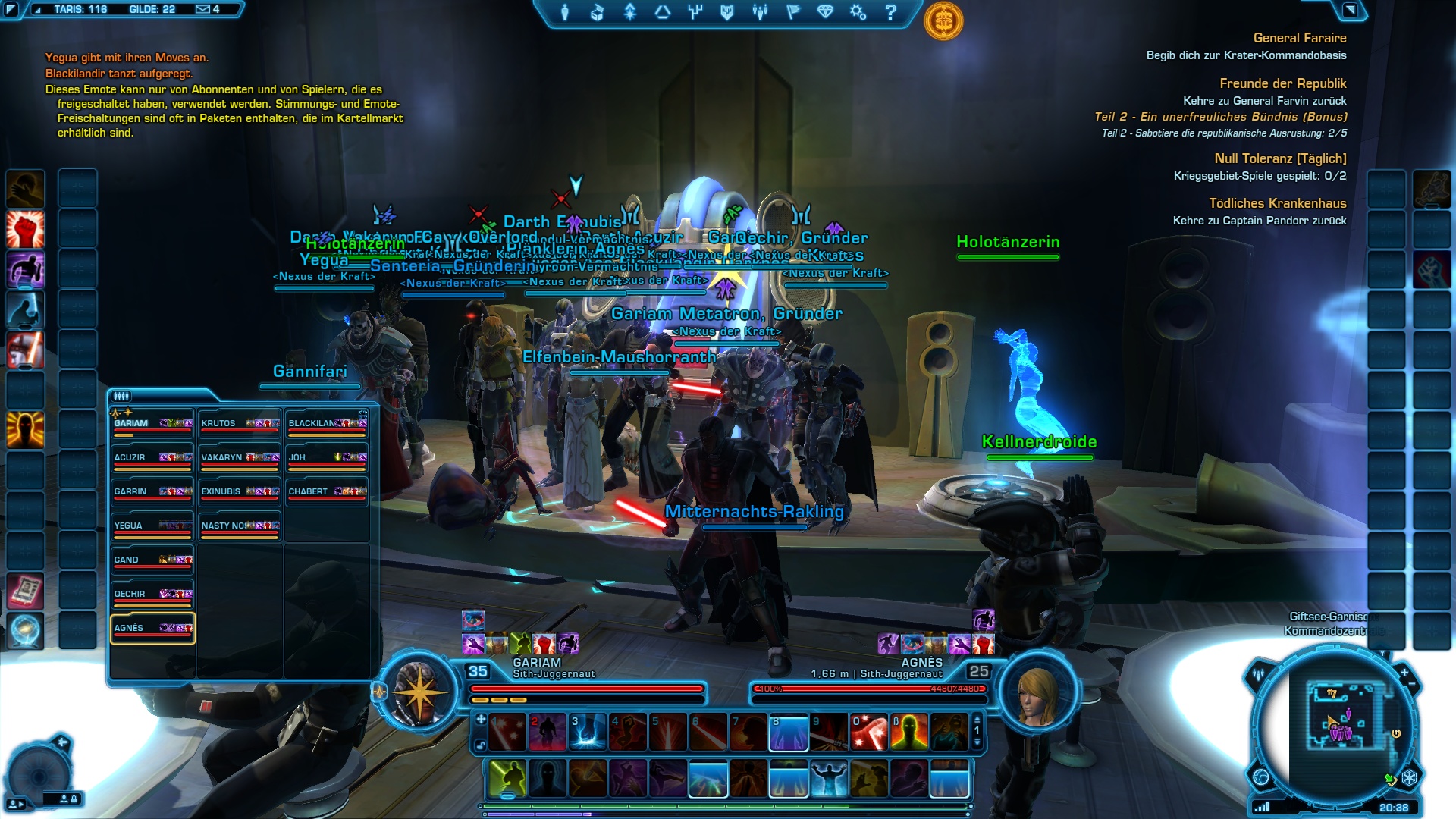The height and width of the screenshot is (819, 1456).
Task: Activate the red curved saber ability in slot 0
Action: 869,733
